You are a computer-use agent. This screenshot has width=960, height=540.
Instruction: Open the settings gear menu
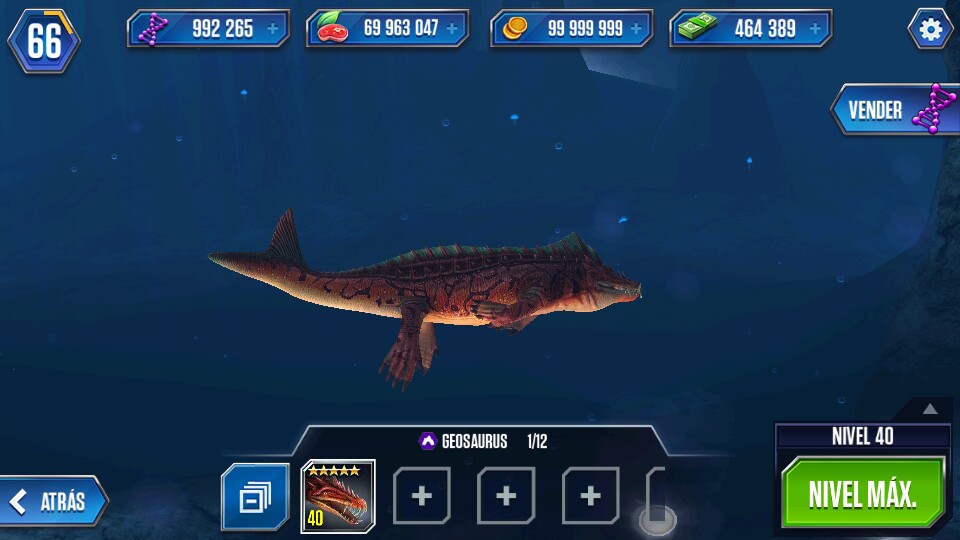[x=930, y=30]
